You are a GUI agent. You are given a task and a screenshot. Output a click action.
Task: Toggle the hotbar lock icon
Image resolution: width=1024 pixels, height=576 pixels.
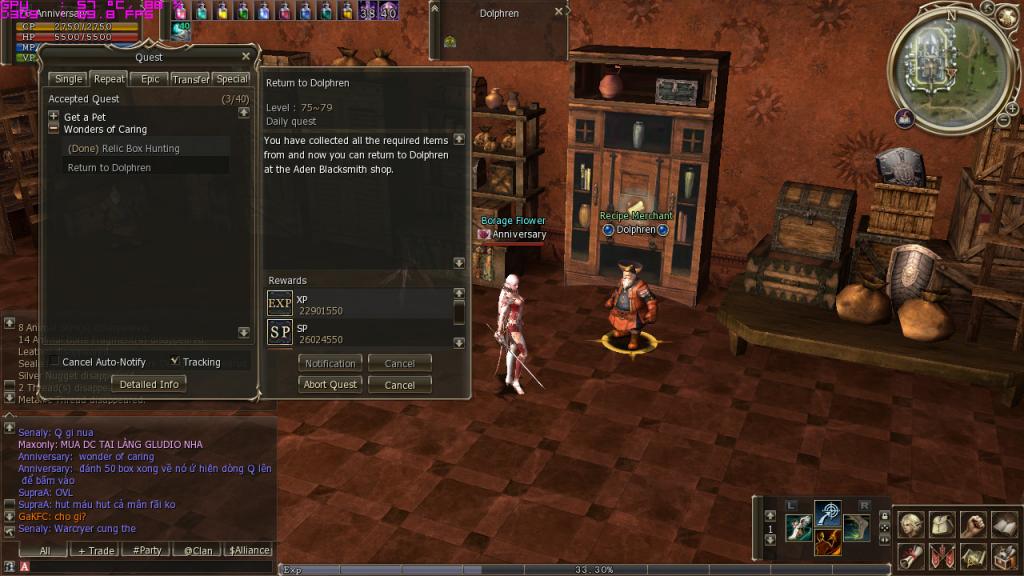pos(884,516)
